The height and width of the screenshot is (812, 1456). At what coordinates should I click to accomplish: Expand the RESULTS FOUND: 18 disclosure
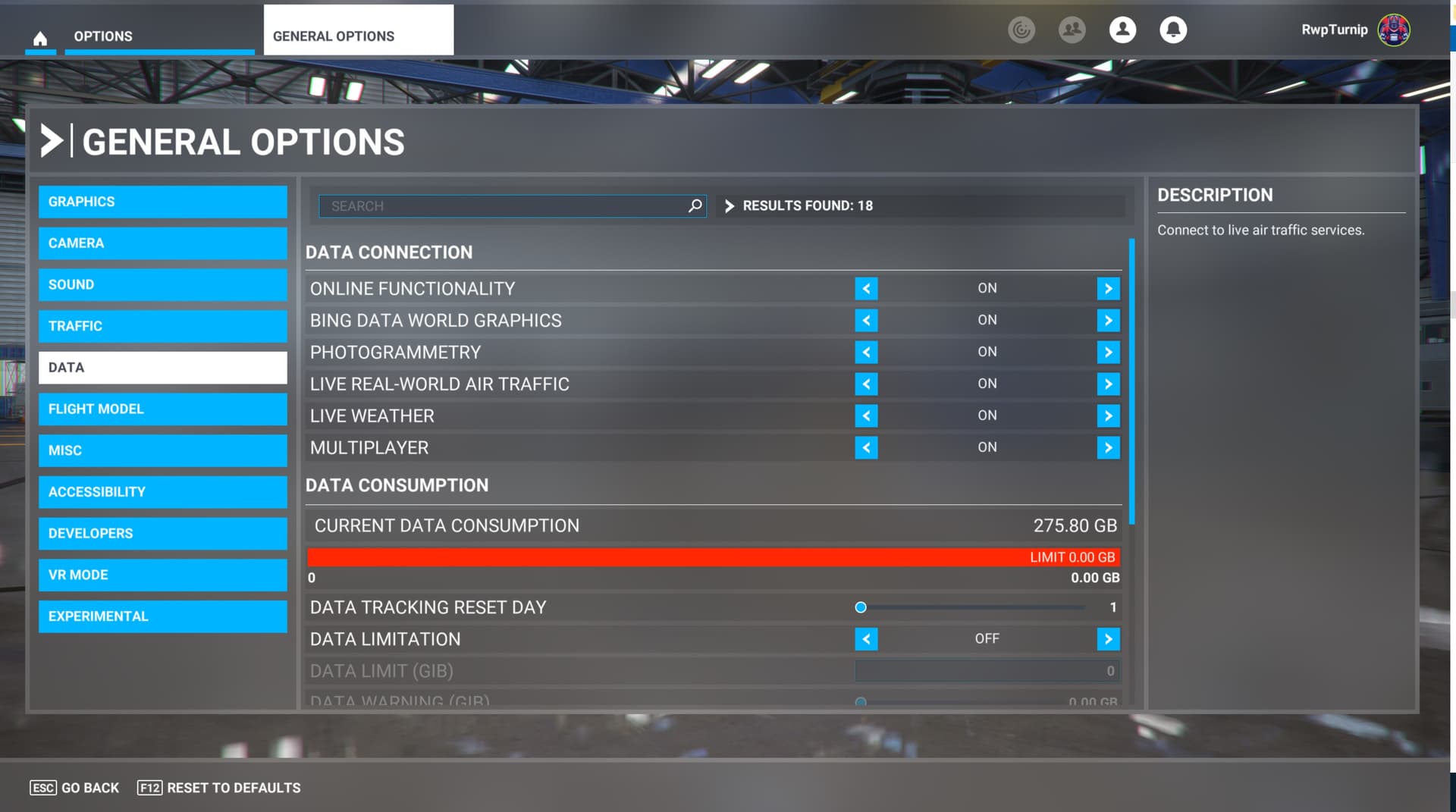point(729,205)
